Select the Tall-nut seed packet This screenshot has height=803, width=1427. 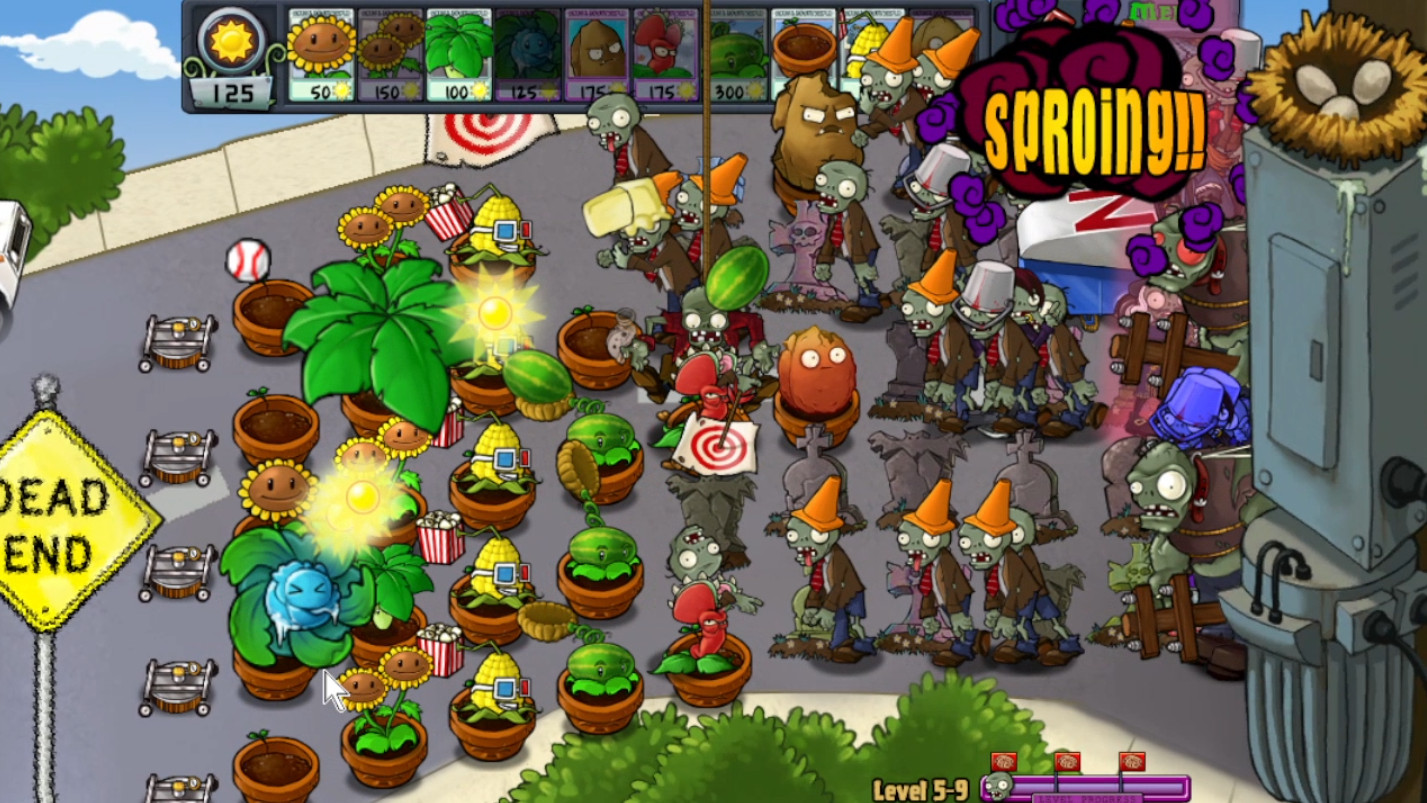pyautogui.click(x=595, y=55)
